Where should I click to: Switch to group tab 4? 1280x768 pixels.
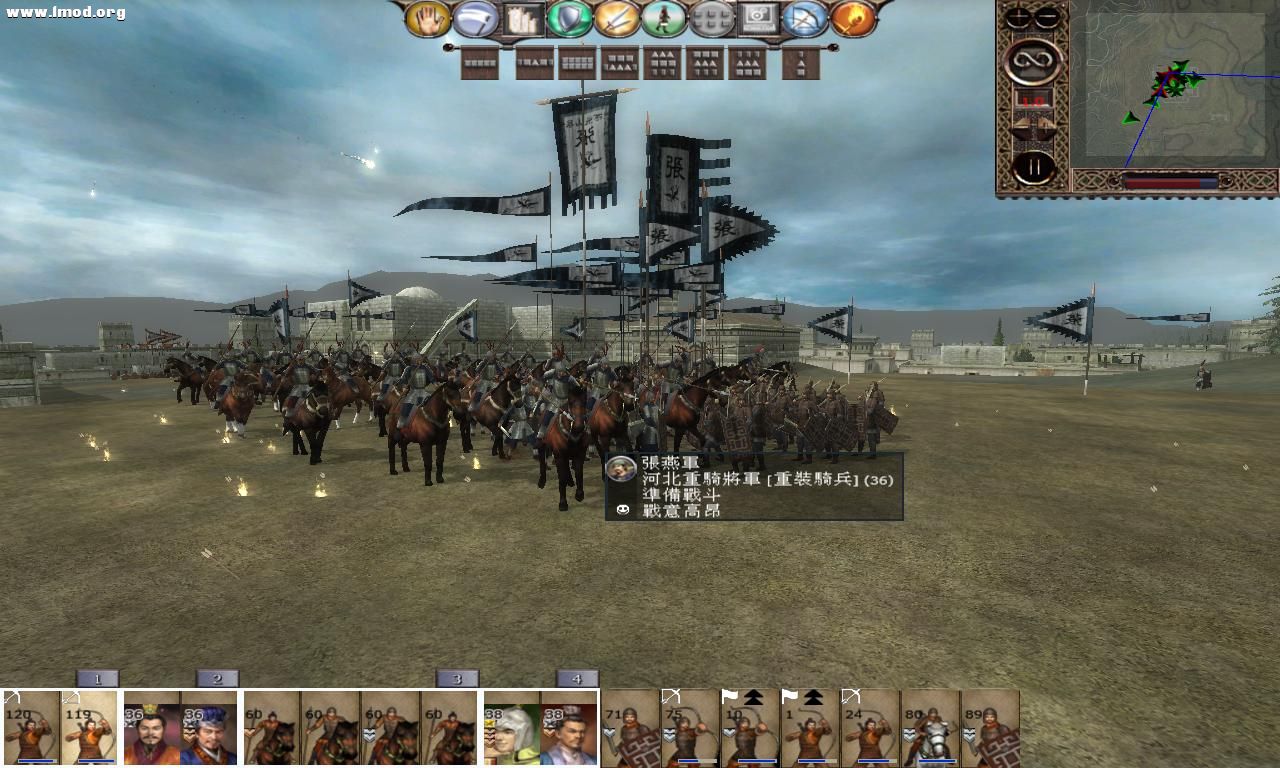pos(577,677)
